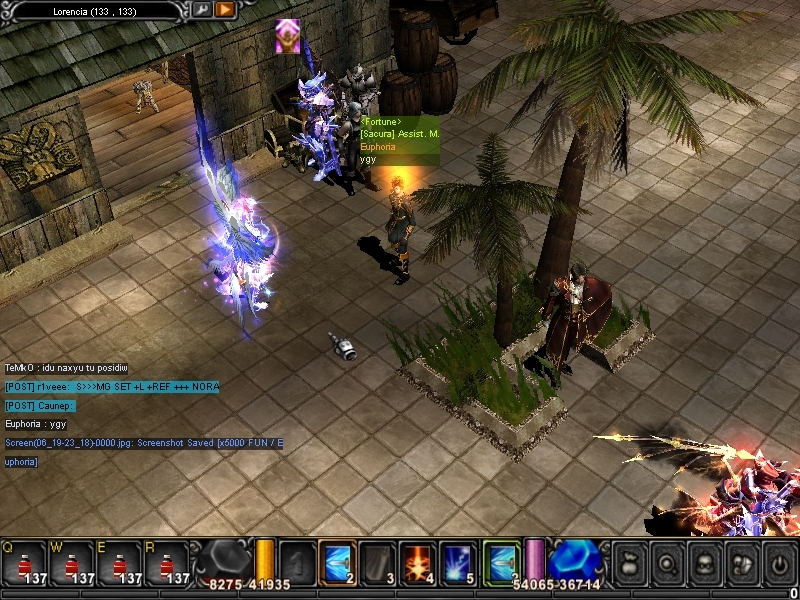The image size is (800, 600).
Task: Open settings with the wrench button
Action: tap(201, 9)
